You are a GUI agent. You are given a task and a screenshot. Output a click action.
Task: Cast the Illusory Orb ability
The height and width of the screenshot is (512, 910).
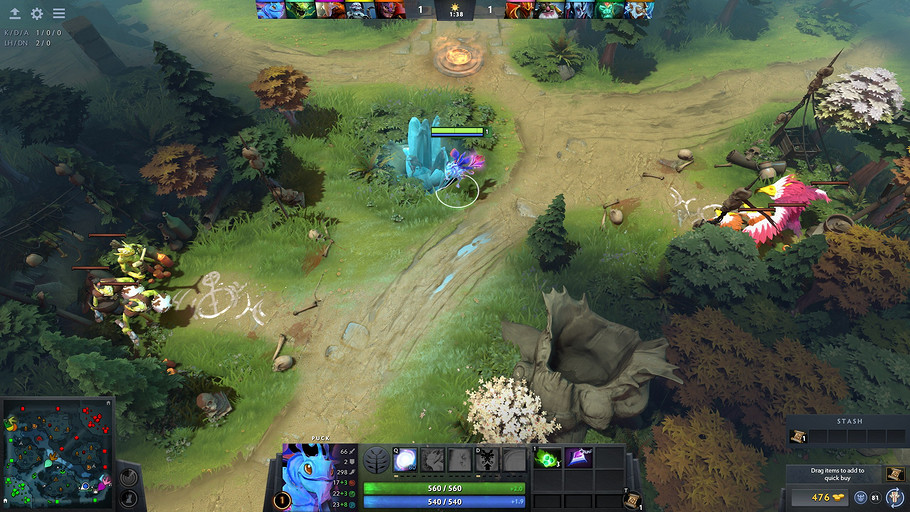tap(405, 460)
